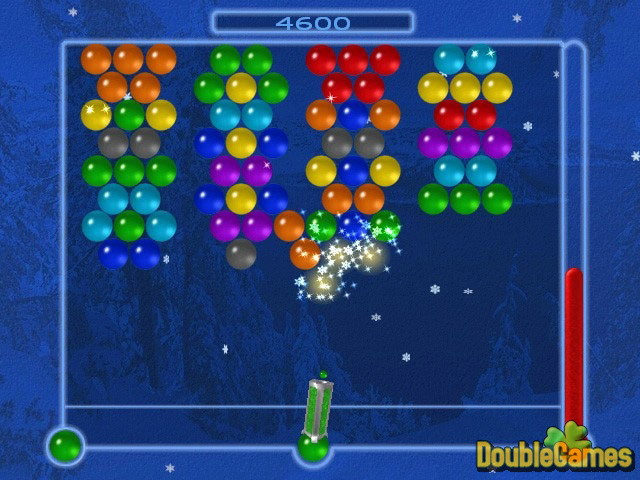640x480 pixels.
Task: Open the DoubleGames logo link
Action: (x=553, y=453)
